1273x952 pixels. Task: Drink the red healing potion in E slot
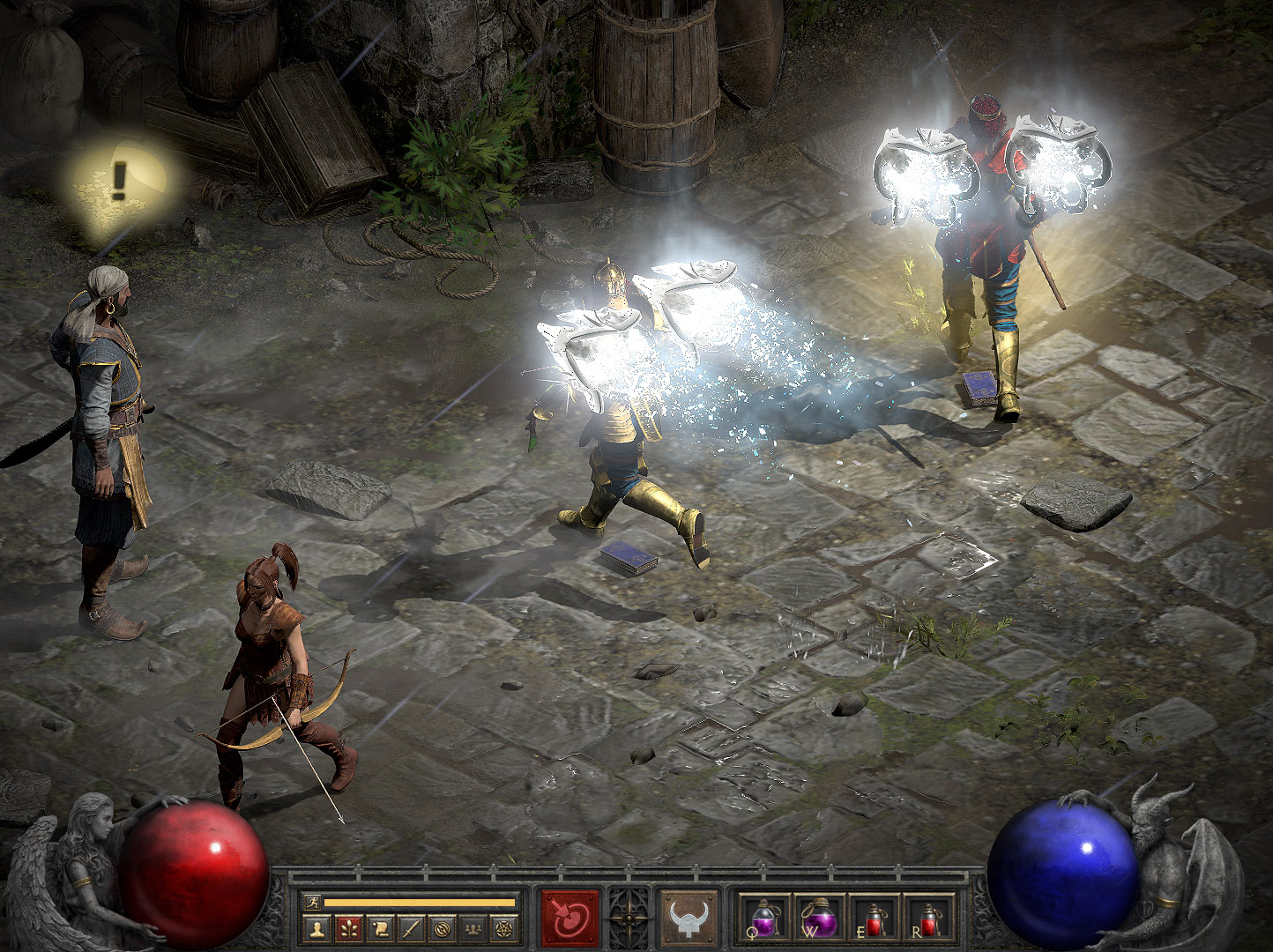click(x=875, y=918)
